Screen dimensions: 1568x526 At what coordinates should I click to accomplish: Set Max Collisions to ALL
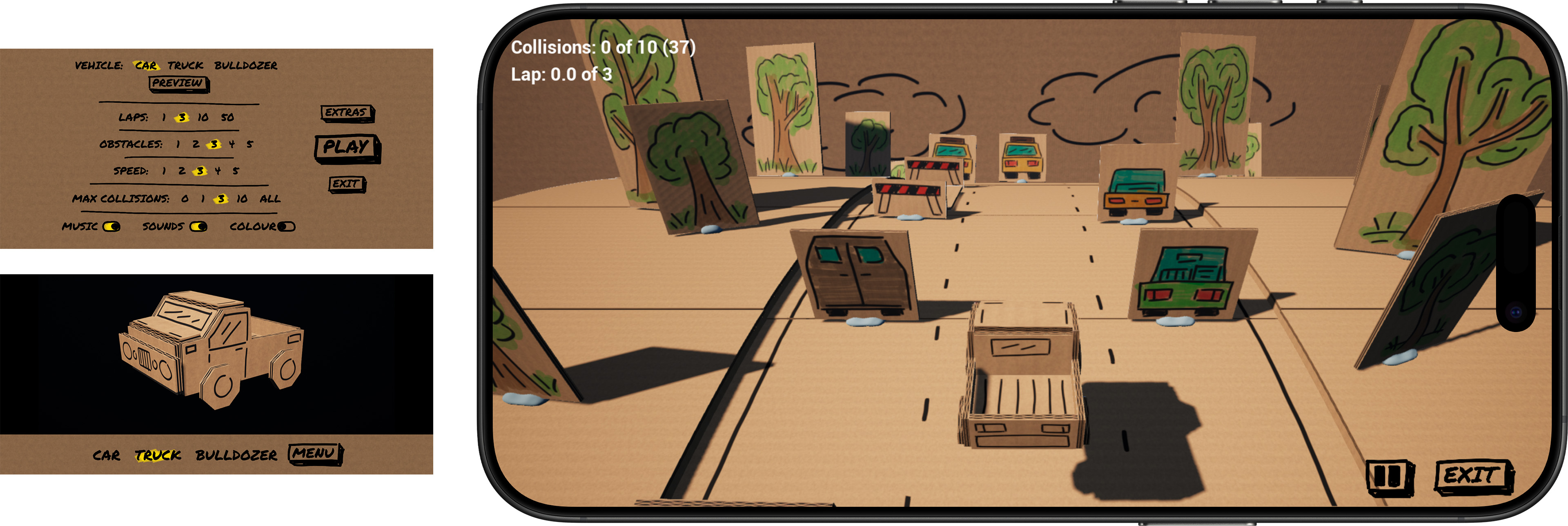(269, 199)
